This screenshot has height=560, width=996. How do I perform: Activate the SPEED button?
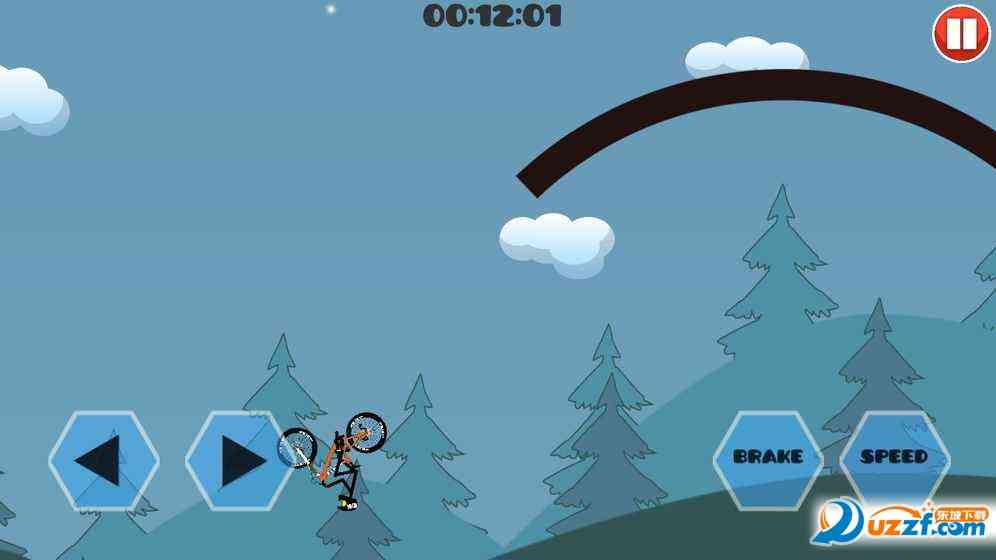(894, 457)
